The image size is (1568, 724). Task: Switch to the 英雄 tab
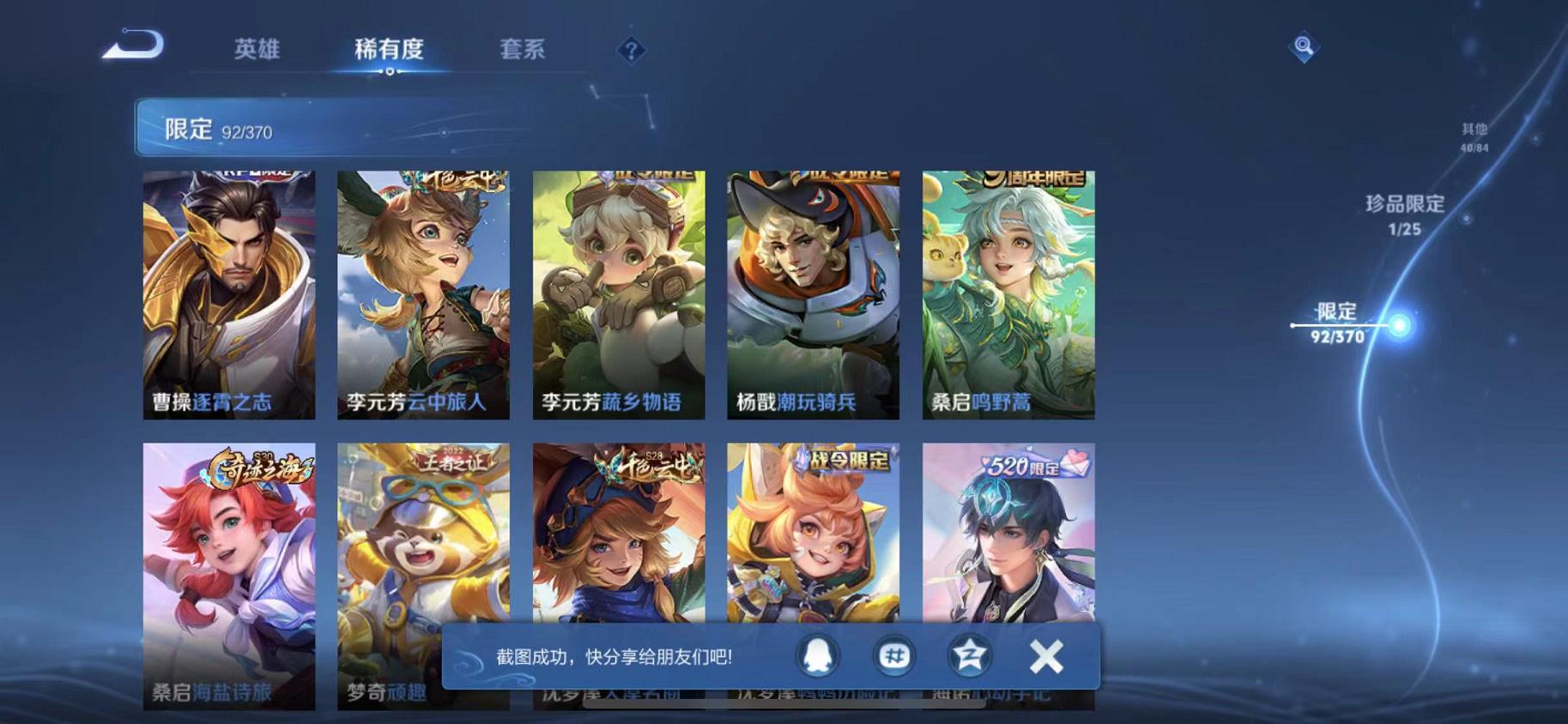[257, 50]
